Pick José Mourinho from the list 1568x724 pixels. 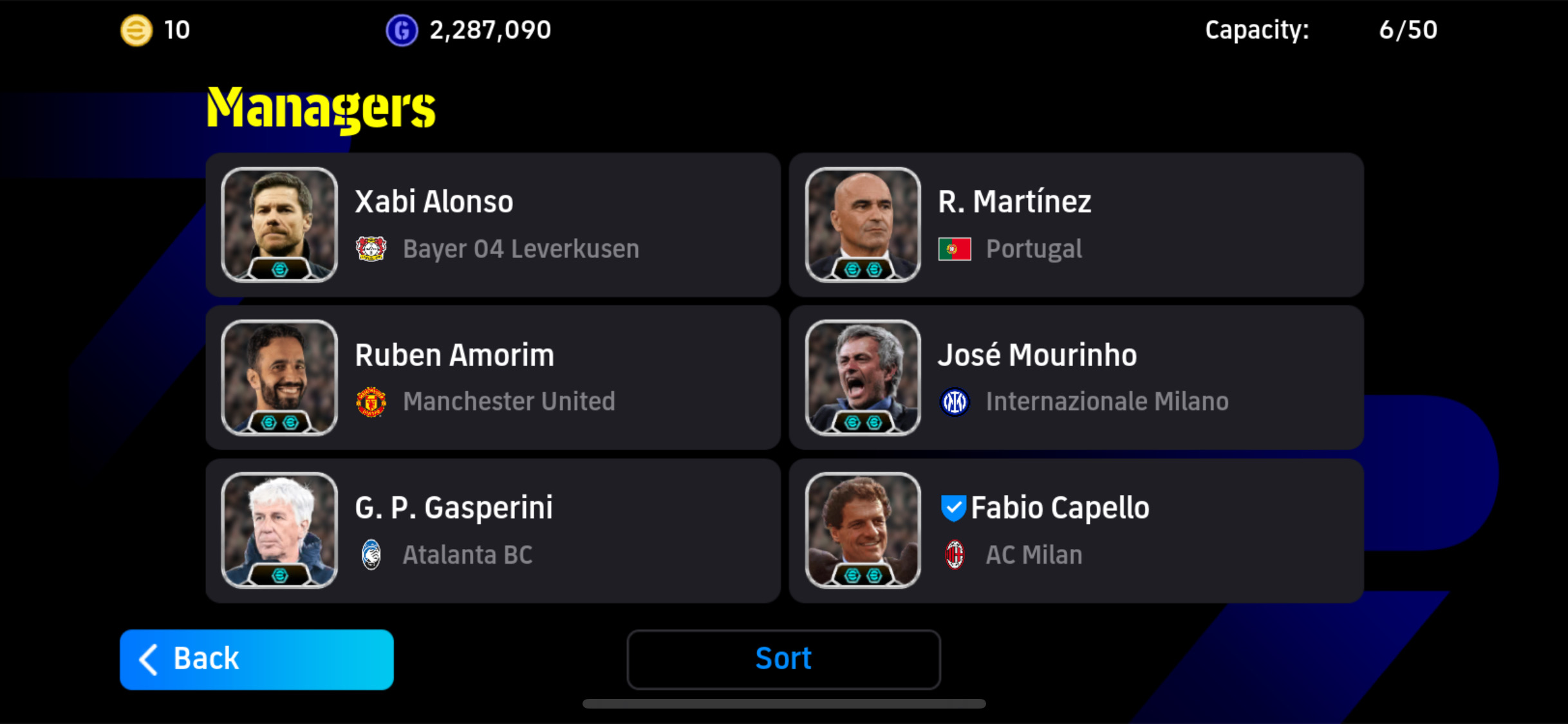coord(1076,378)
